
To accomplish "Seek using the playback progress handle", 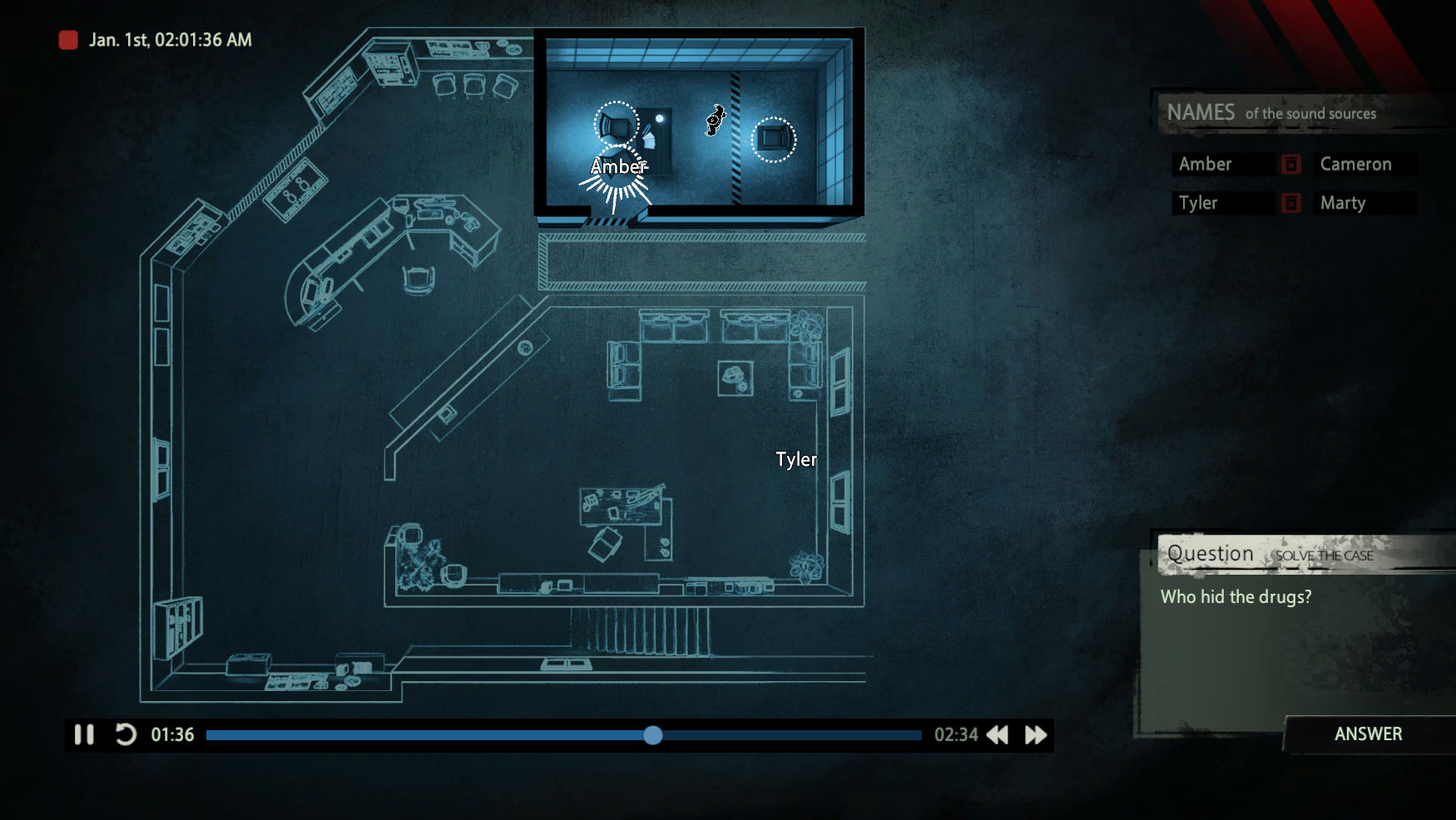I will (x=653, y=735).
